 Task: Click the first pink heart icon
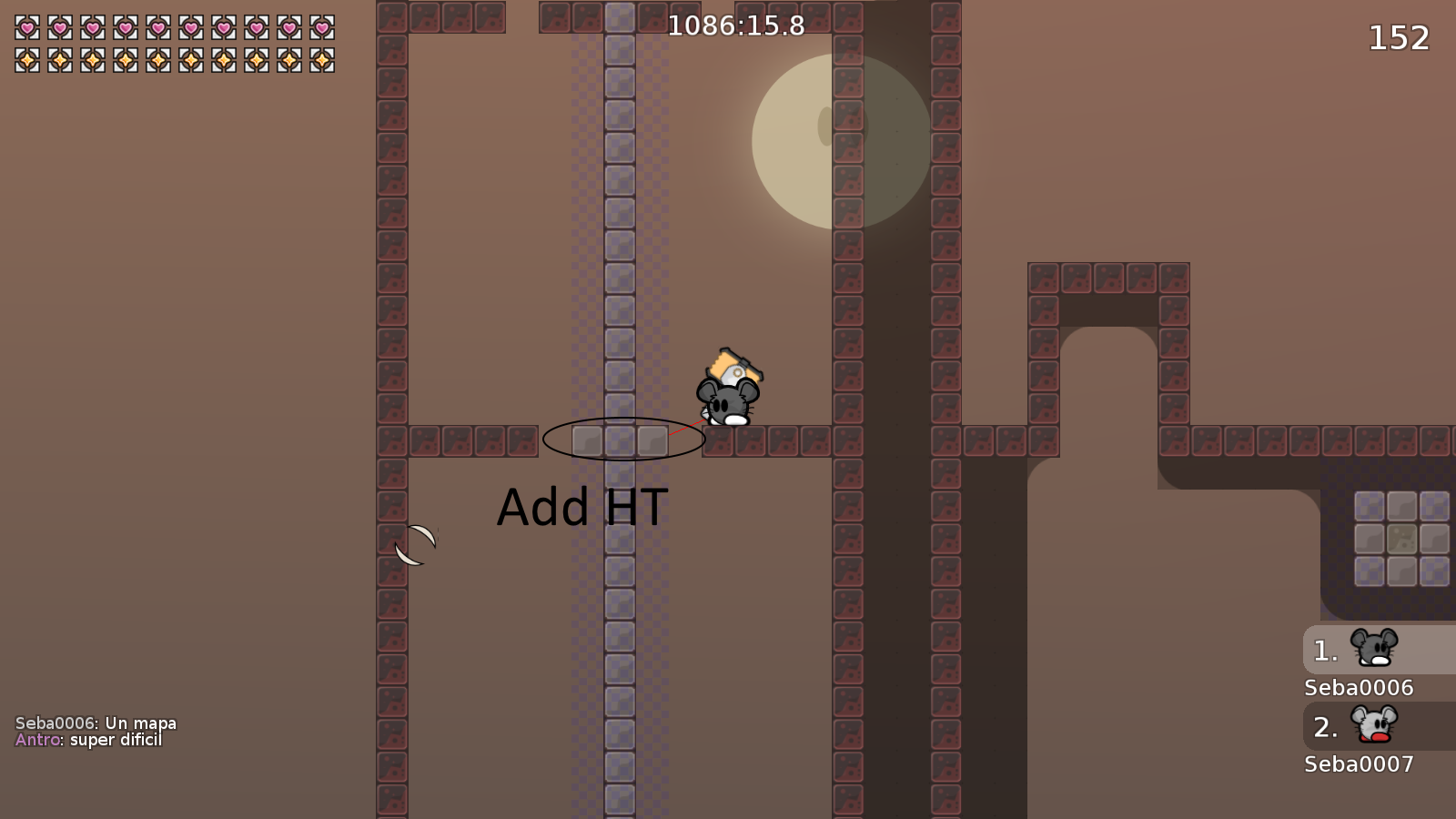point(25,28)
